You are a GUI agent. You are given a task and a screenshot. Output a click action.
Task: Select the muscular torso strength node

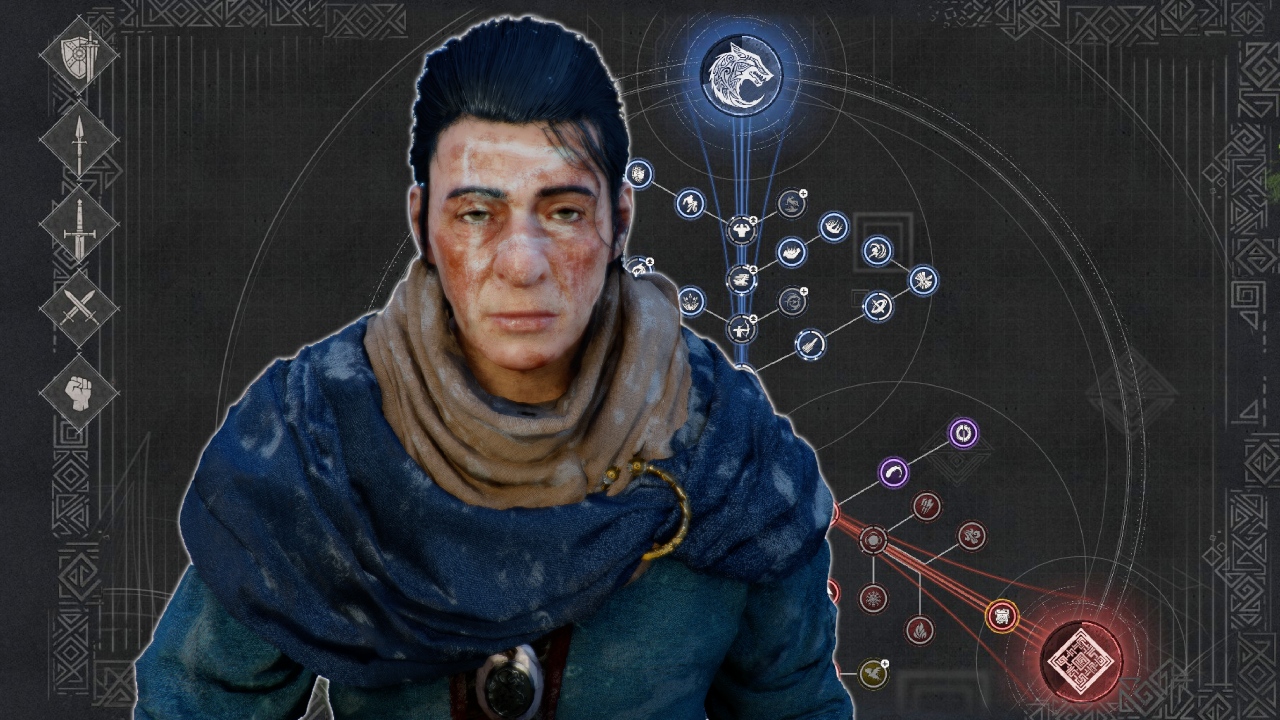pyautogui.click(x=742, y=228)
